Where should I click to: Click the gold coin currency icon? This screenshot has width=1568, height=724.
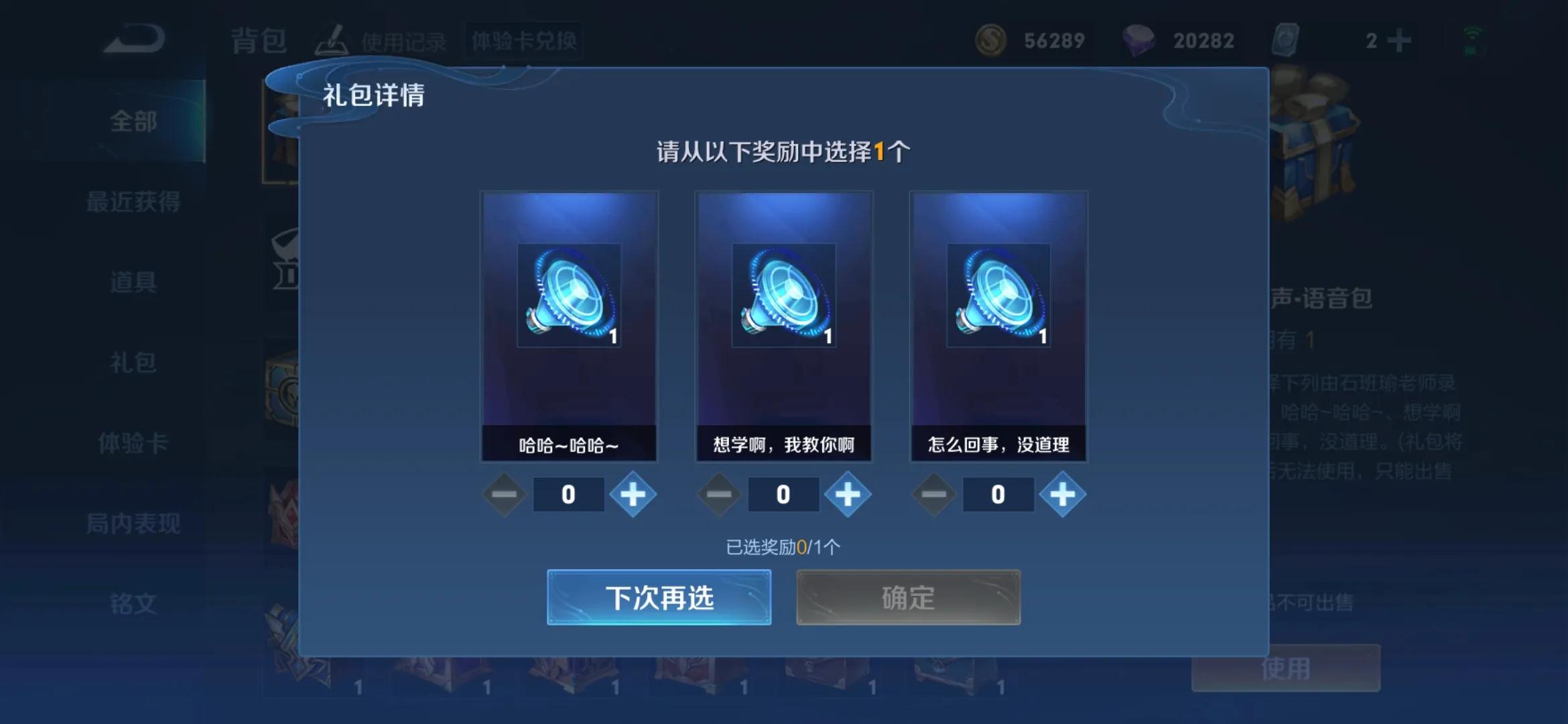click(x=990, y=40)
